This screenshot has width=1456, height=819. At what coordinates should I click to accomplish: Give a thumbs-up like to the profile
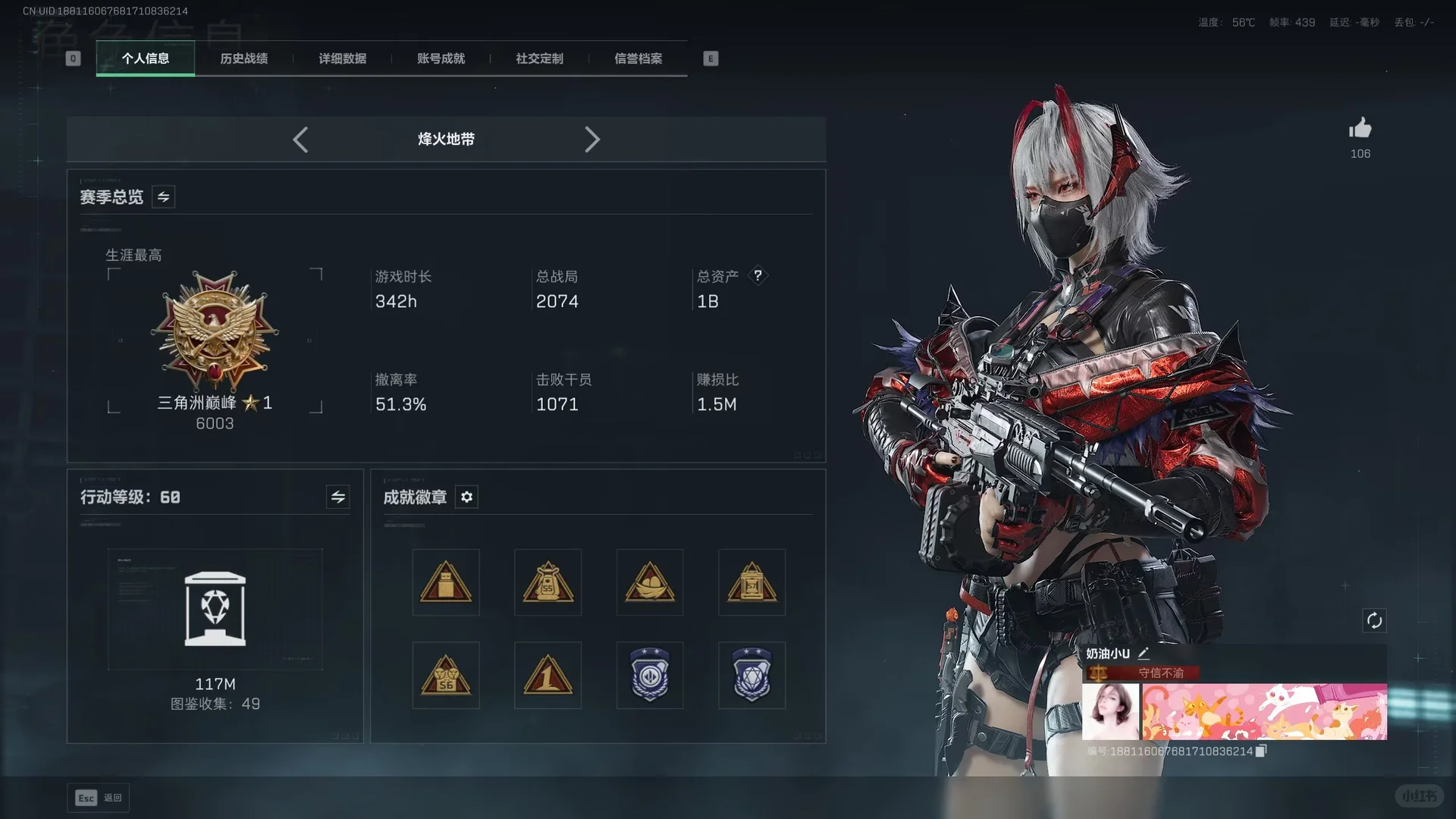1360,129
